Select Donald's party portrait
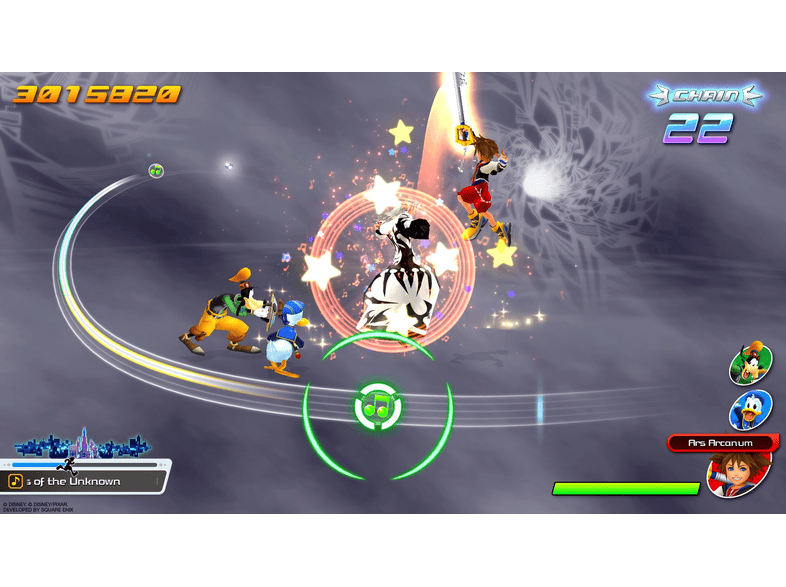786x587 pixels. tap(750, 411)
